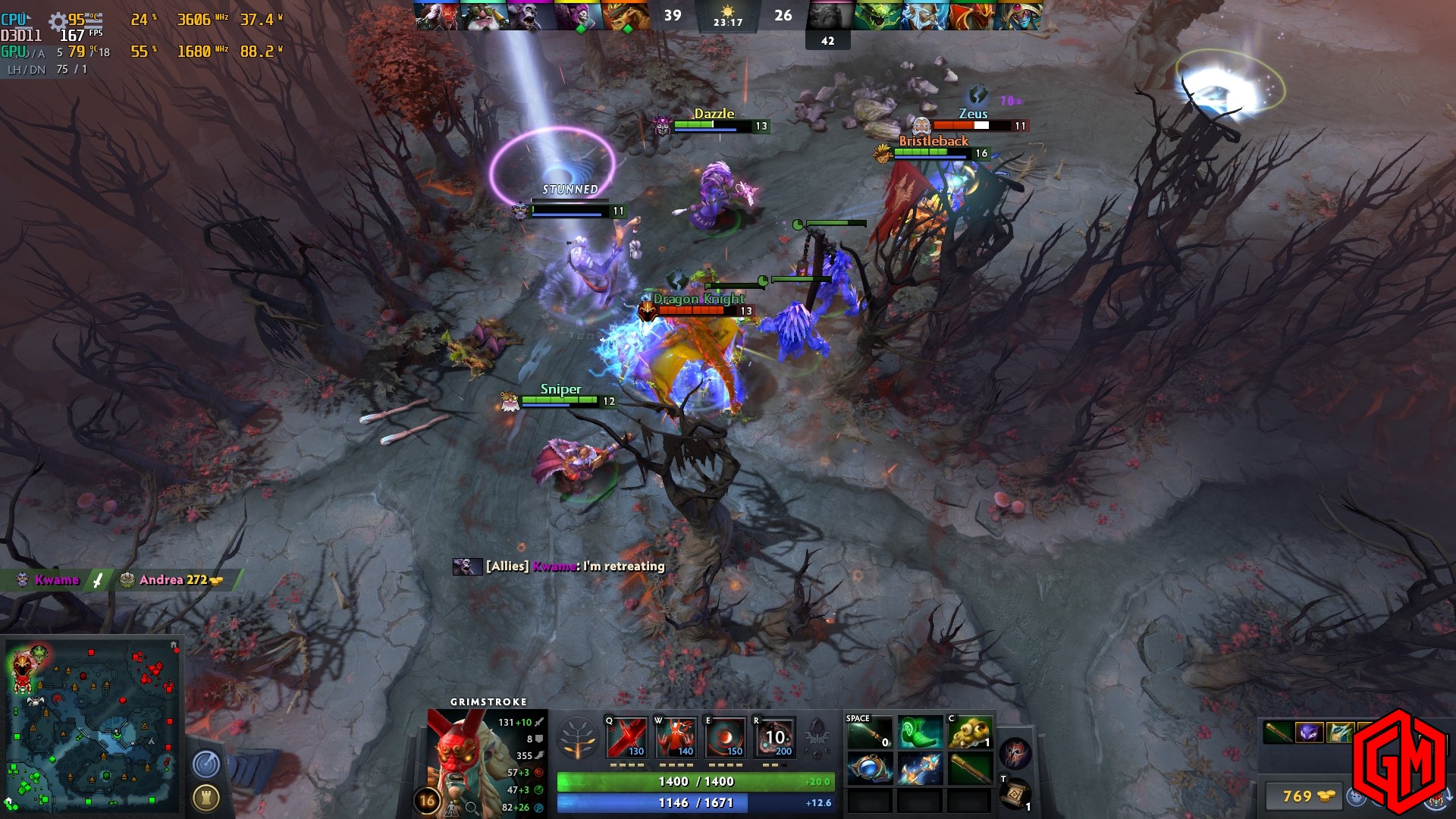Open the shop via gold button
The height and width of the screenshot is (819, 1456).
[x=1306, y=796]
